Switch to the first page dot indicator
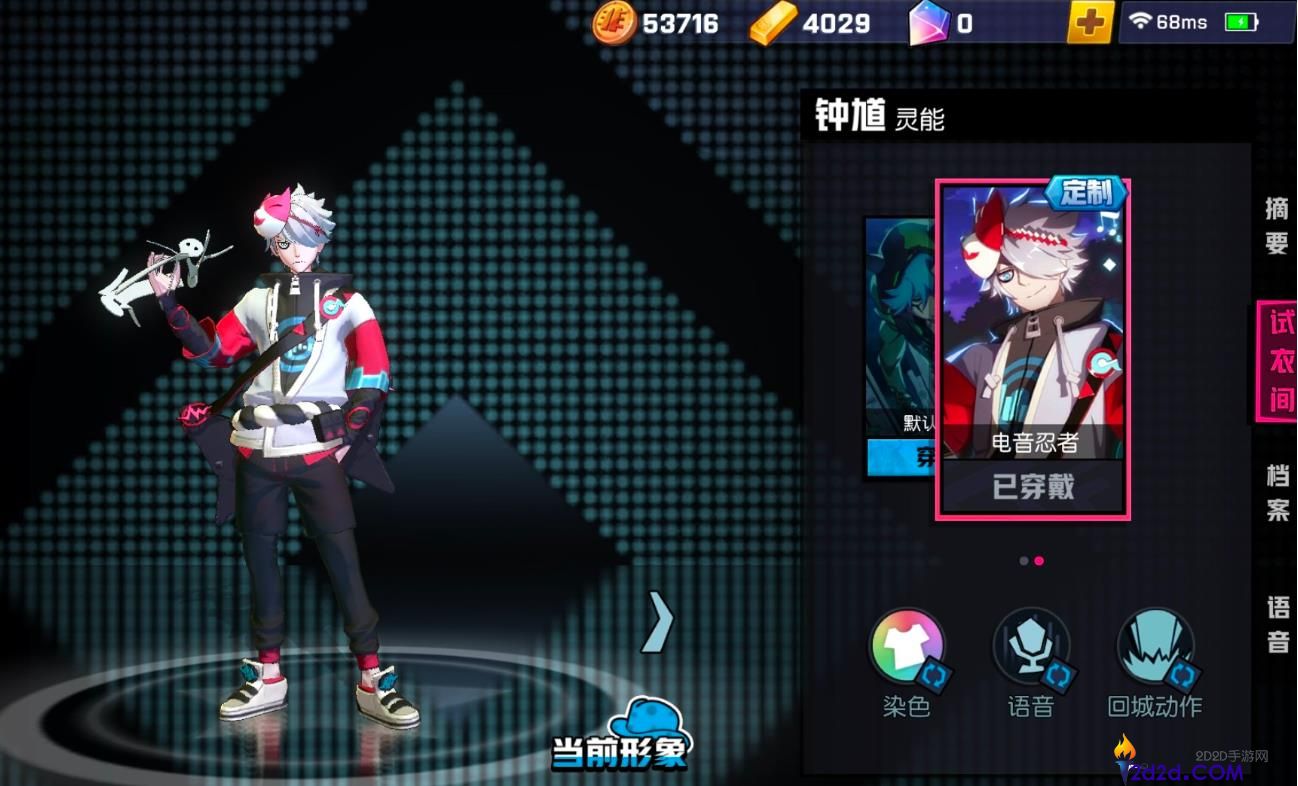Image resolution: width=1298 pixels, height=786 pixels. coord(1022,561)
